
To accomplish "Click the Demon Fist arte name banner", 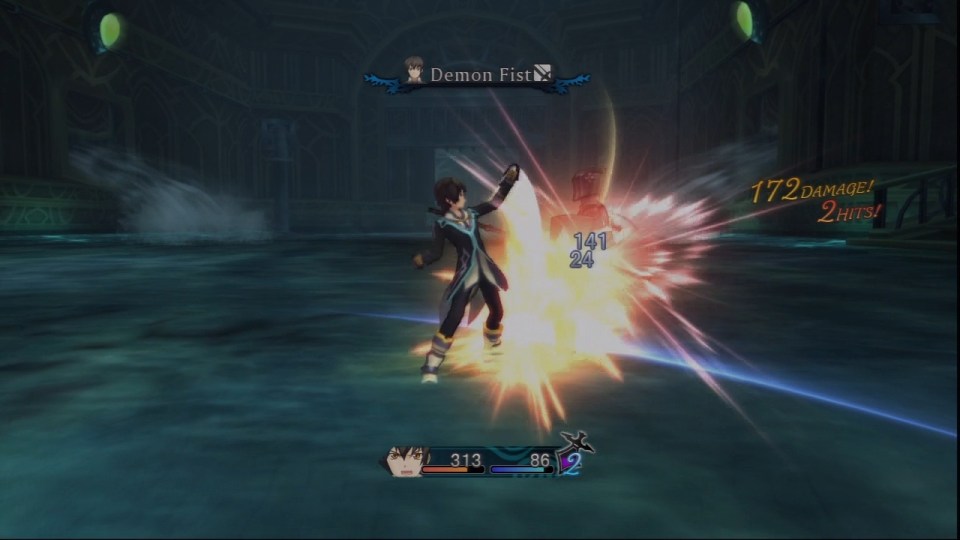I will 476,75.
